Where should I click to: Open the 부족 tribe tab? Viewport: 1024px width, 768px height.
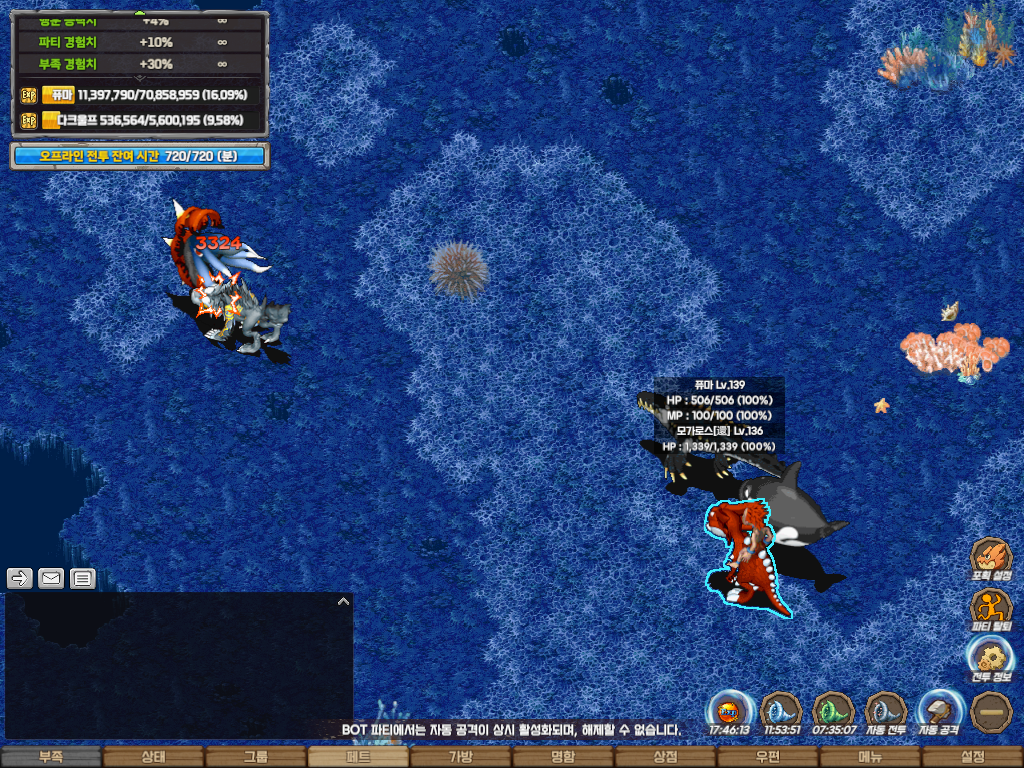pyautogui.click(x=50, y=757)
